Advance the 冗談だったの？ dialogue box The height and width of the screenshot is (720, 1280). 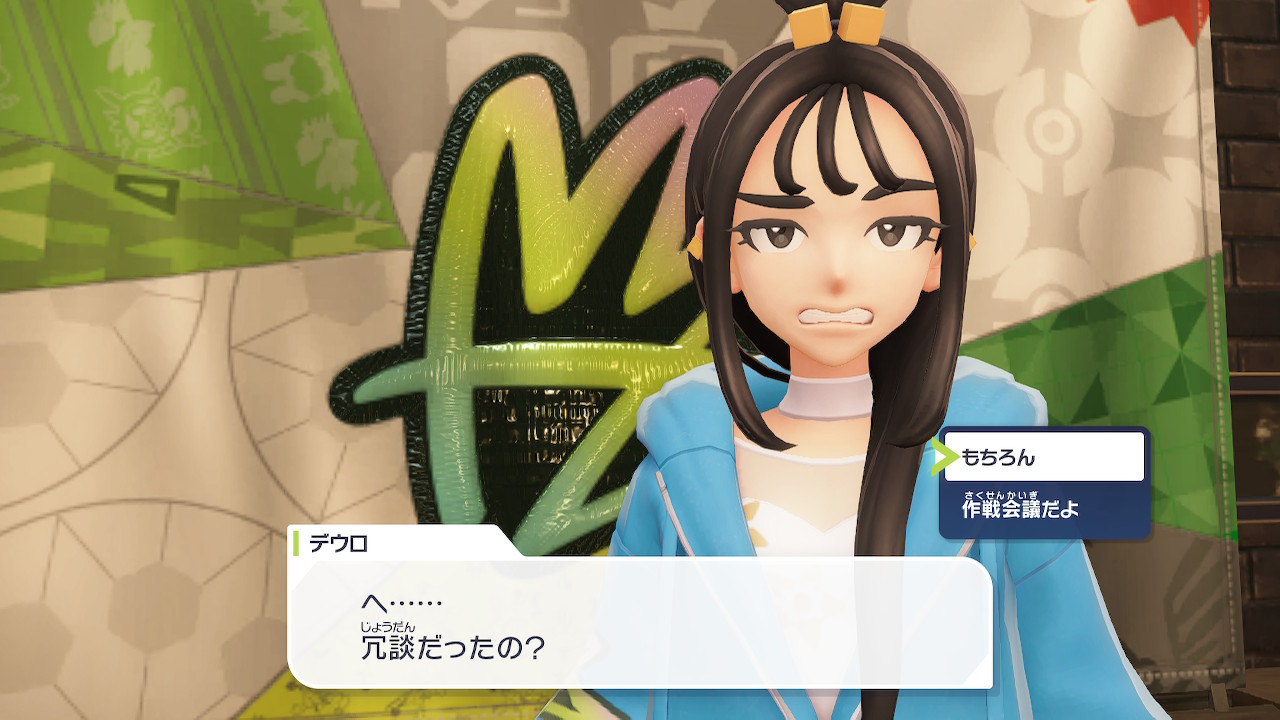click(640, 622)
